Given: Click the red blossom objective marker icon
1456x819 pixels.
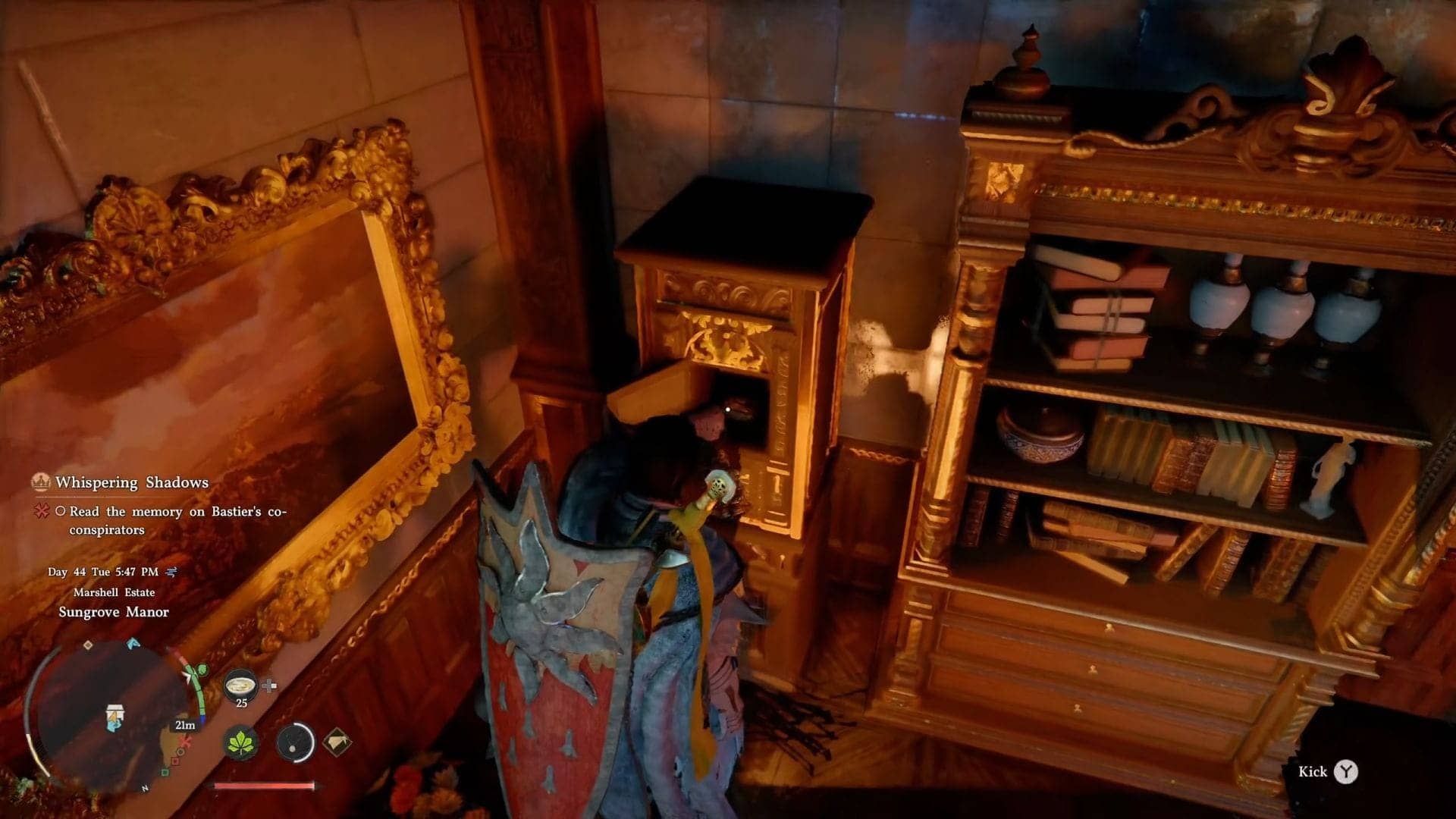Looking at the screenshot, I should coord(41,512).
